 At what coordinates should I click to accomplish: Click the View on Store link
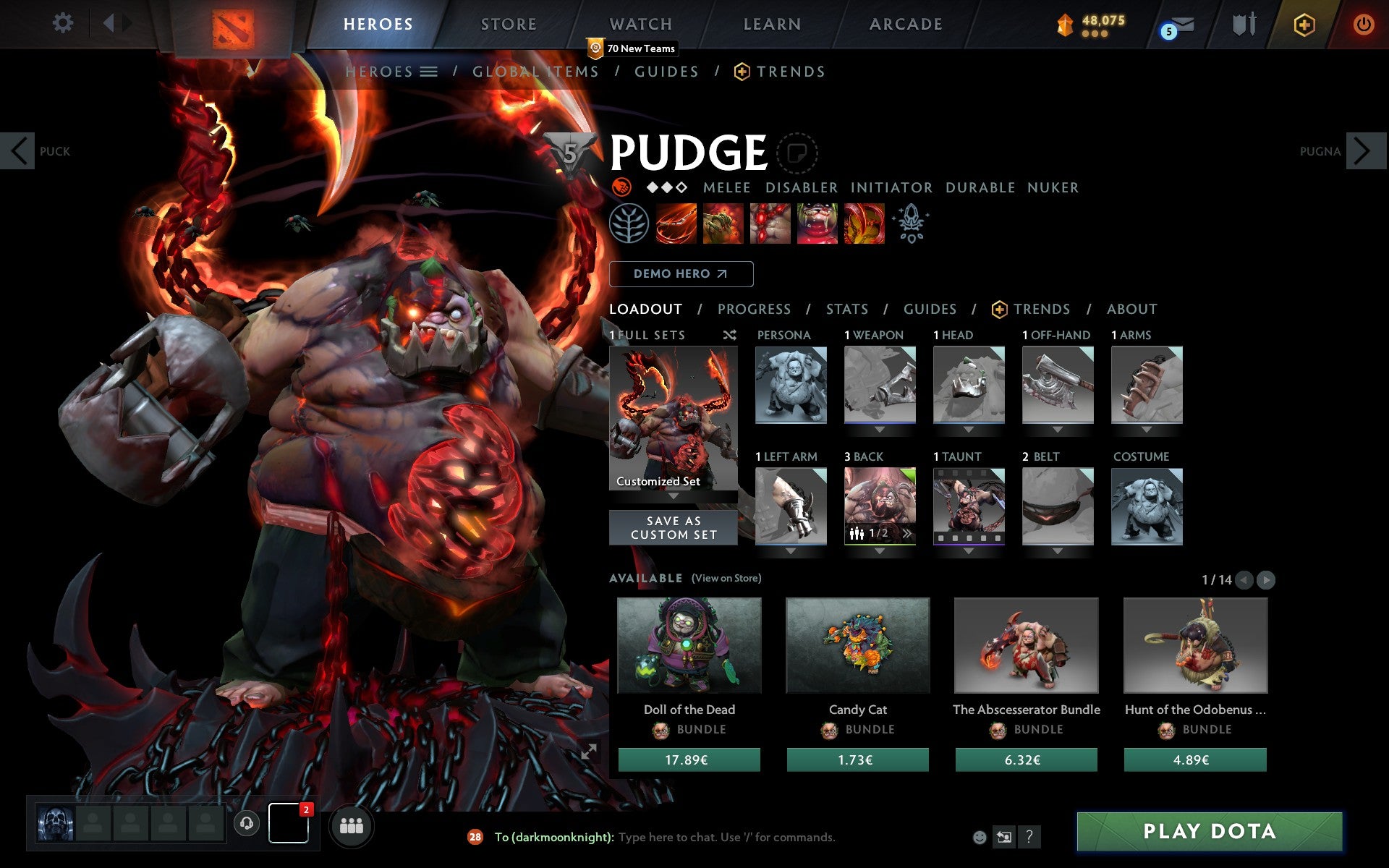click(726, 578)
